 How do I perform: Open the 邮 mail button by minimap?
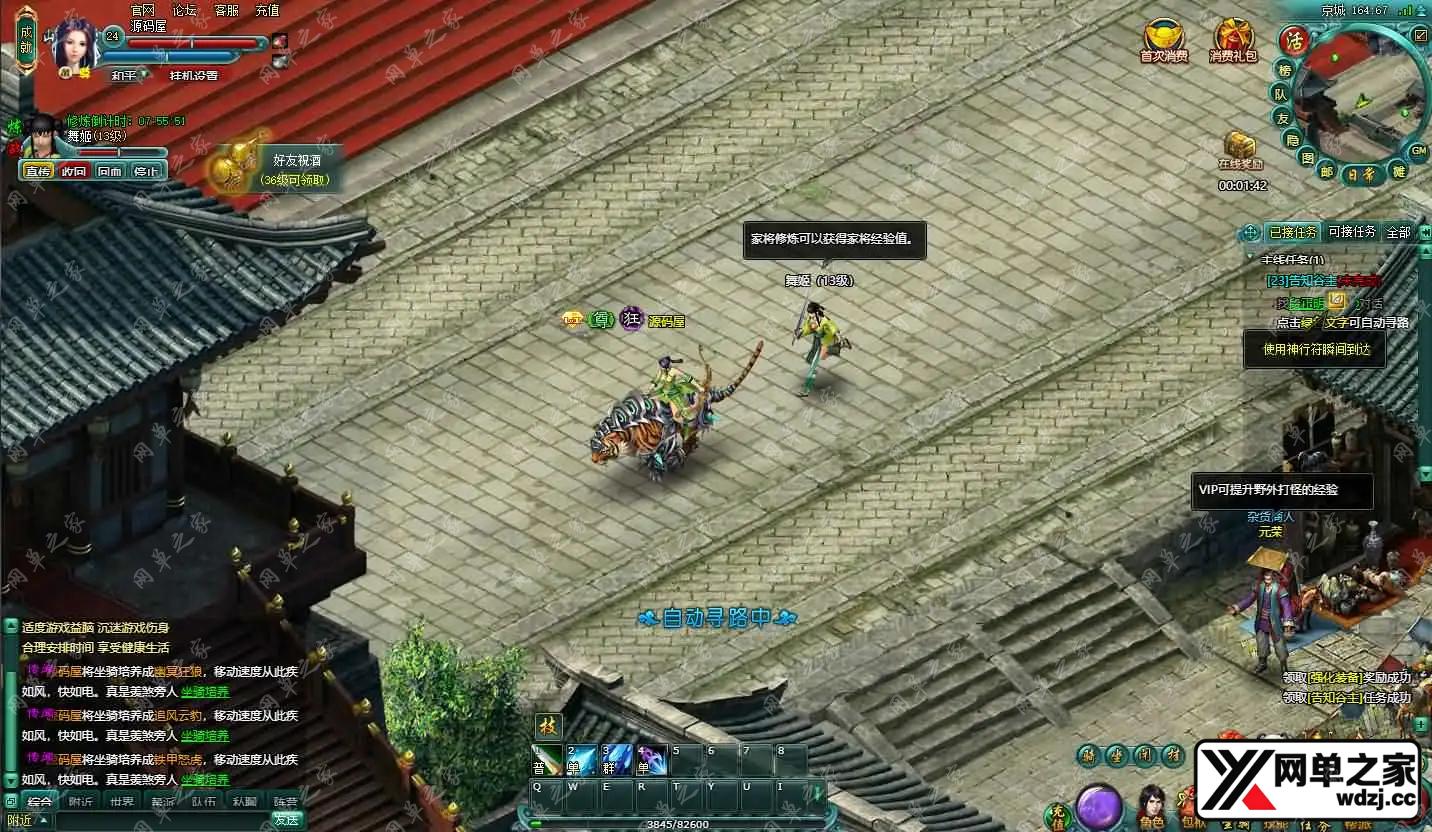(1327, 171)
